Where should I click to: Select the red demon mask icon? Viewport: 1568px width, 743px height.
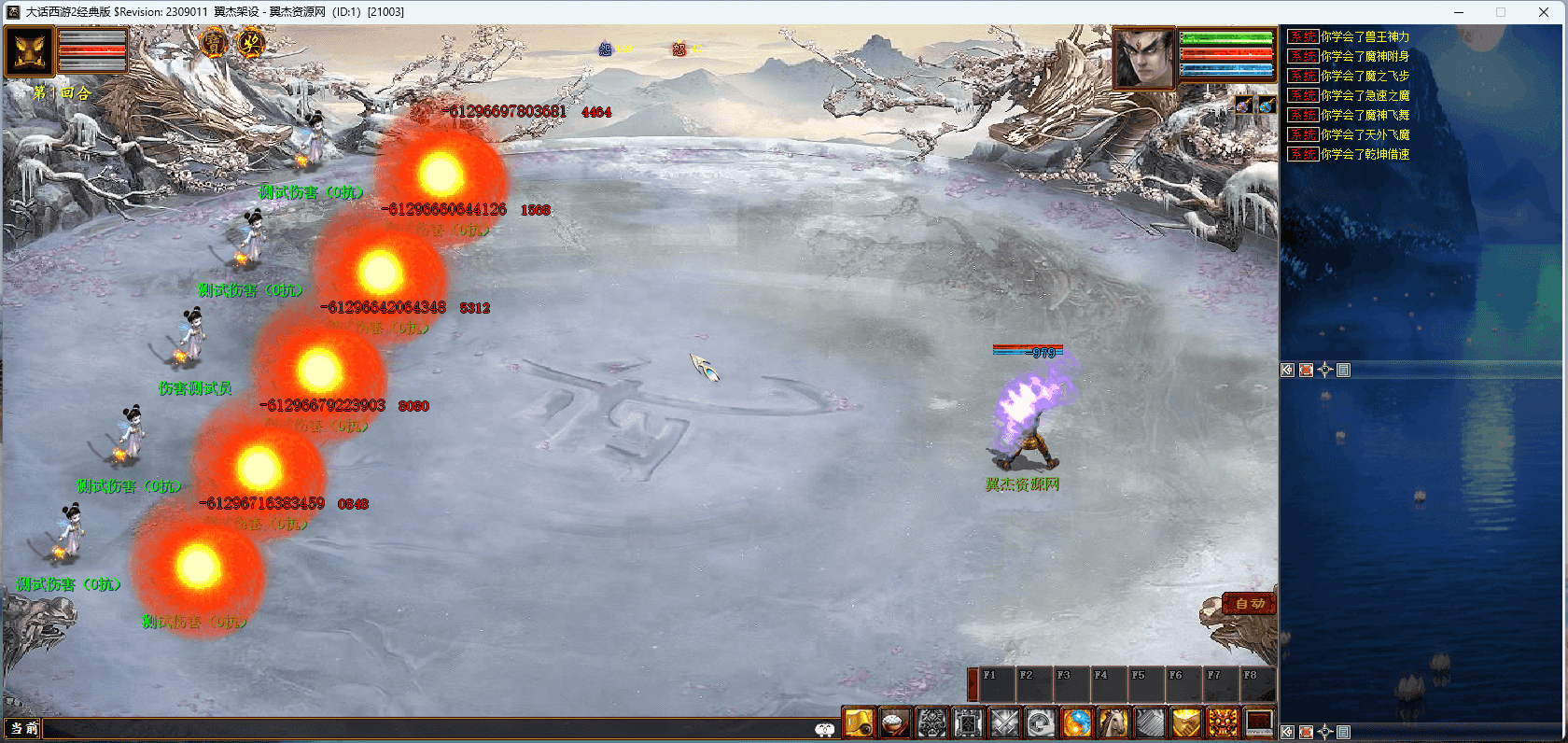click(1223, 723)
